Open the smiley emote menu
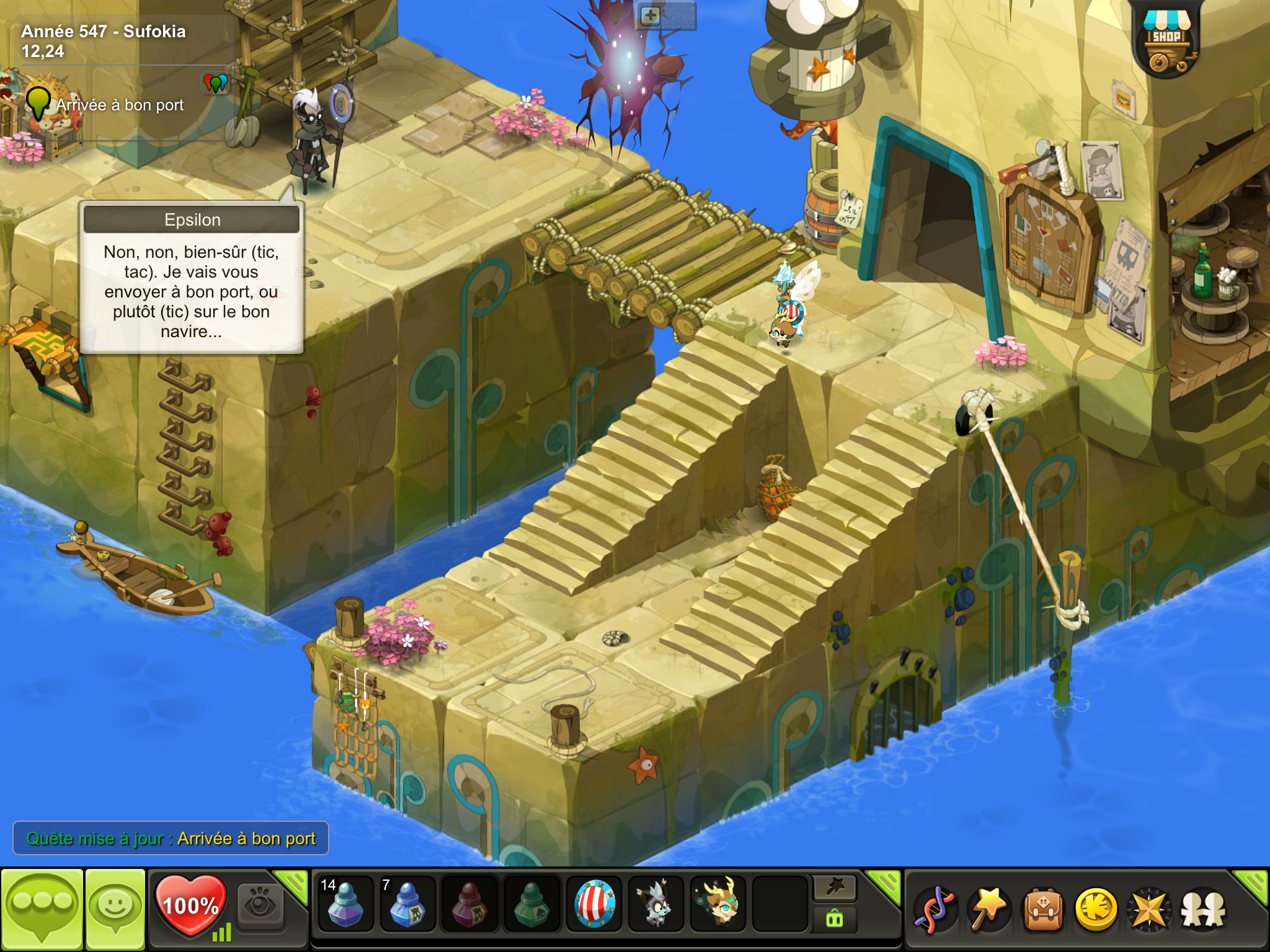The image size is (1270, 952). [x=115, y=909]
